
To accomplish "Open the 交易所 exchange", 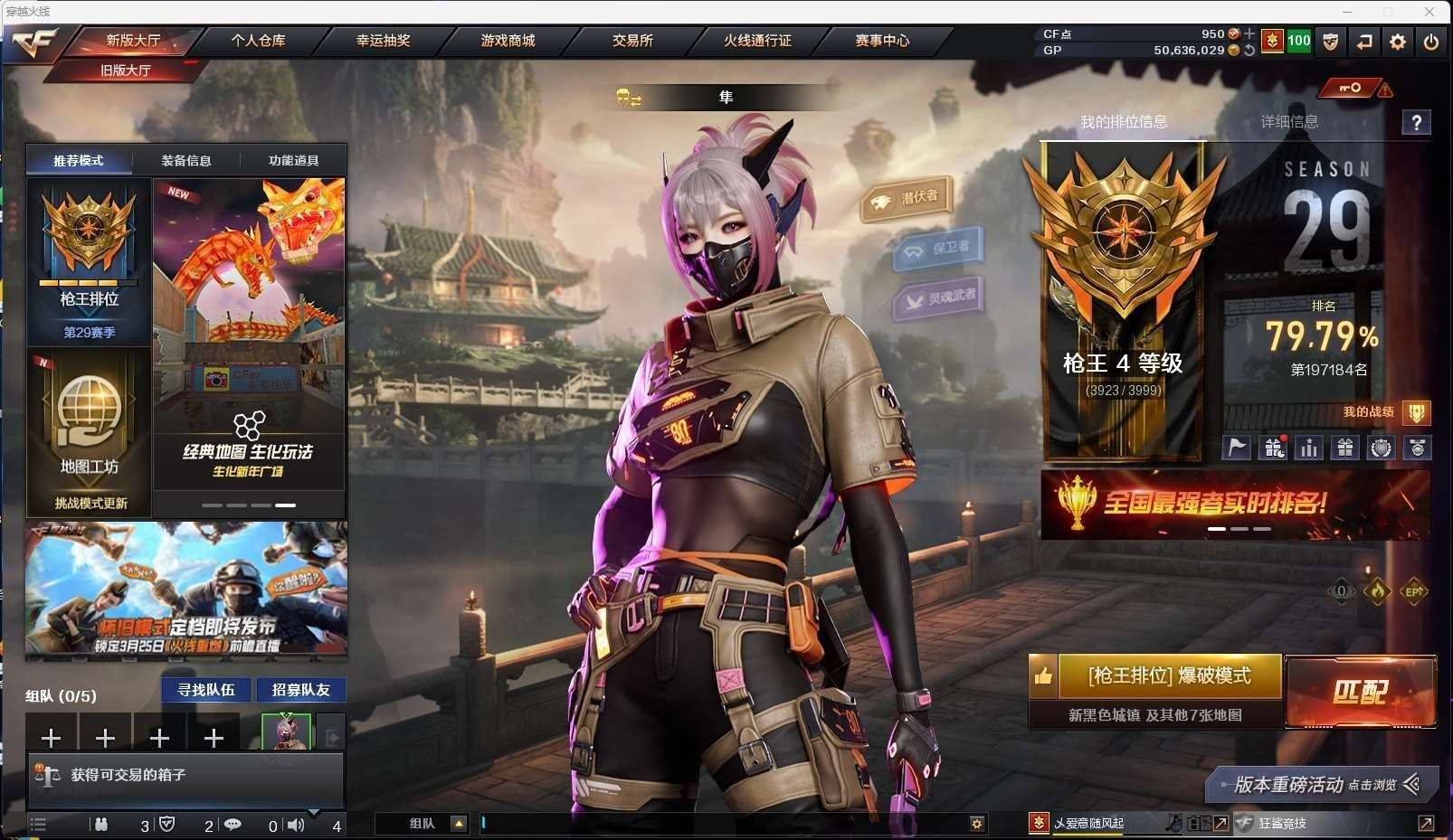I will click(x=632, y=41).
